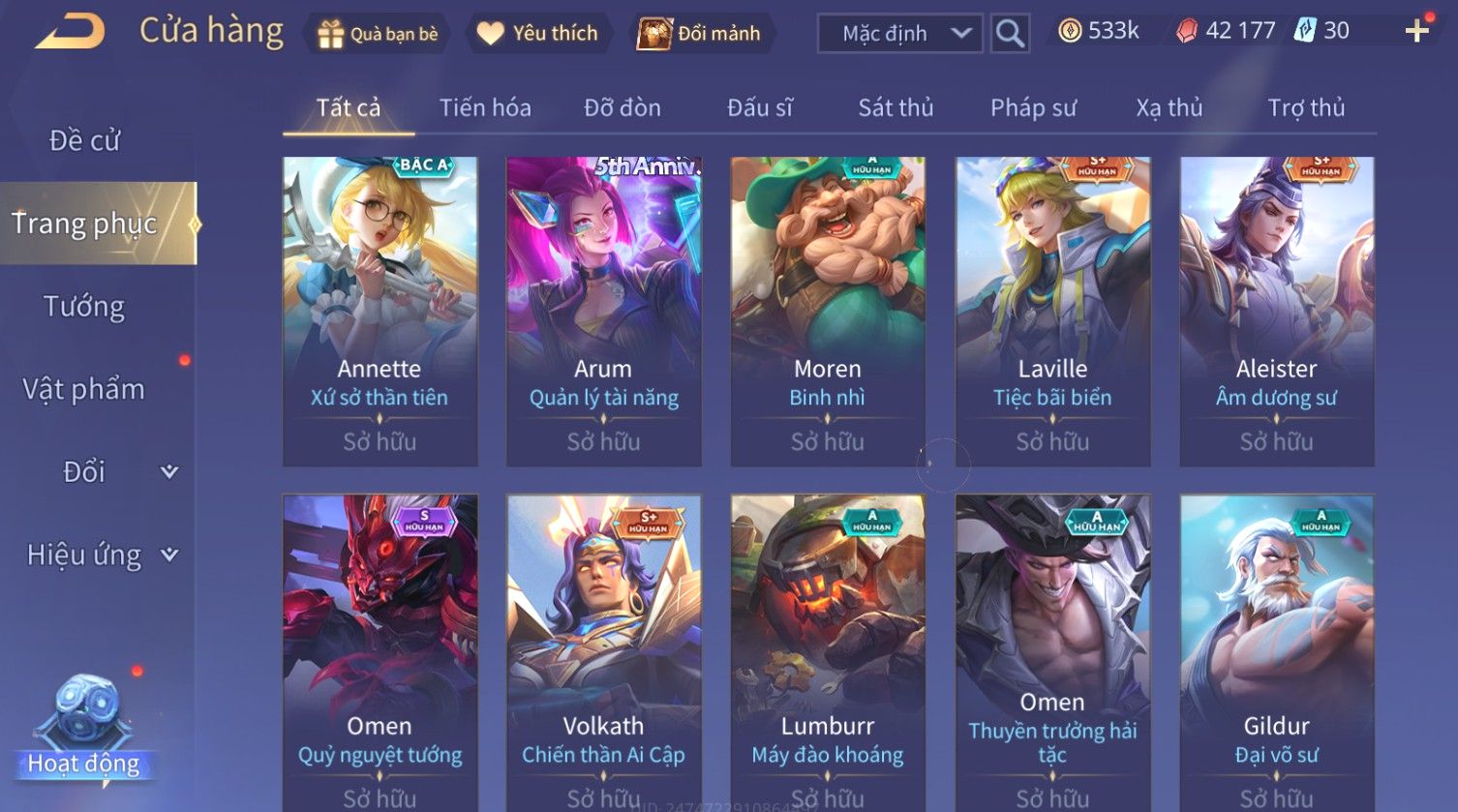Open the Vật phẩm section

click(x=84, y=389)
